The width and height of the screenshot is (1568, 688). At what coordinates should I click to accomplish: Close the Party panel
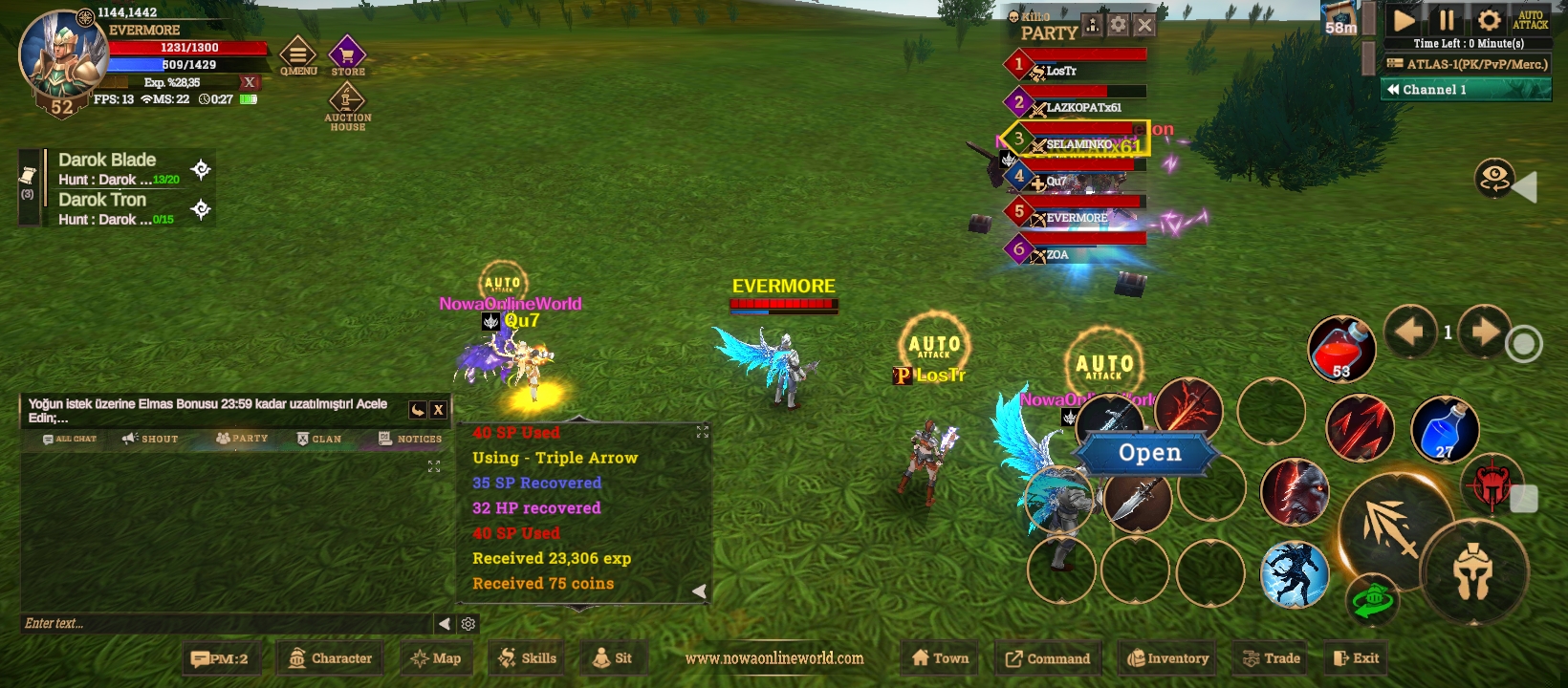(x=1144, y=26)
